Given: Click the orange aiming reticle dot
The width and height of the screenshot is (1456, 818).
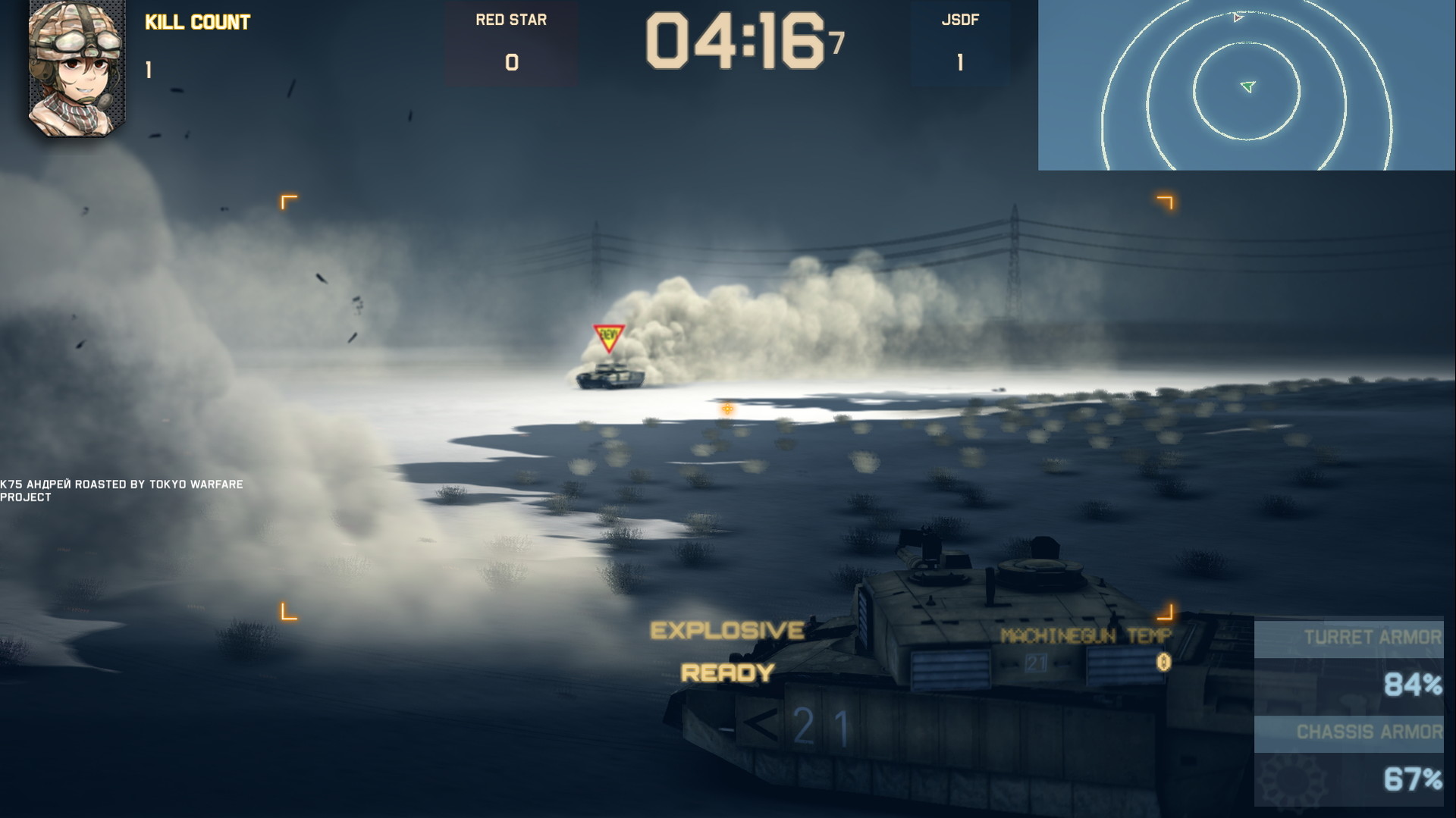Looking at the screenshot, I should (x=726, y=408).
